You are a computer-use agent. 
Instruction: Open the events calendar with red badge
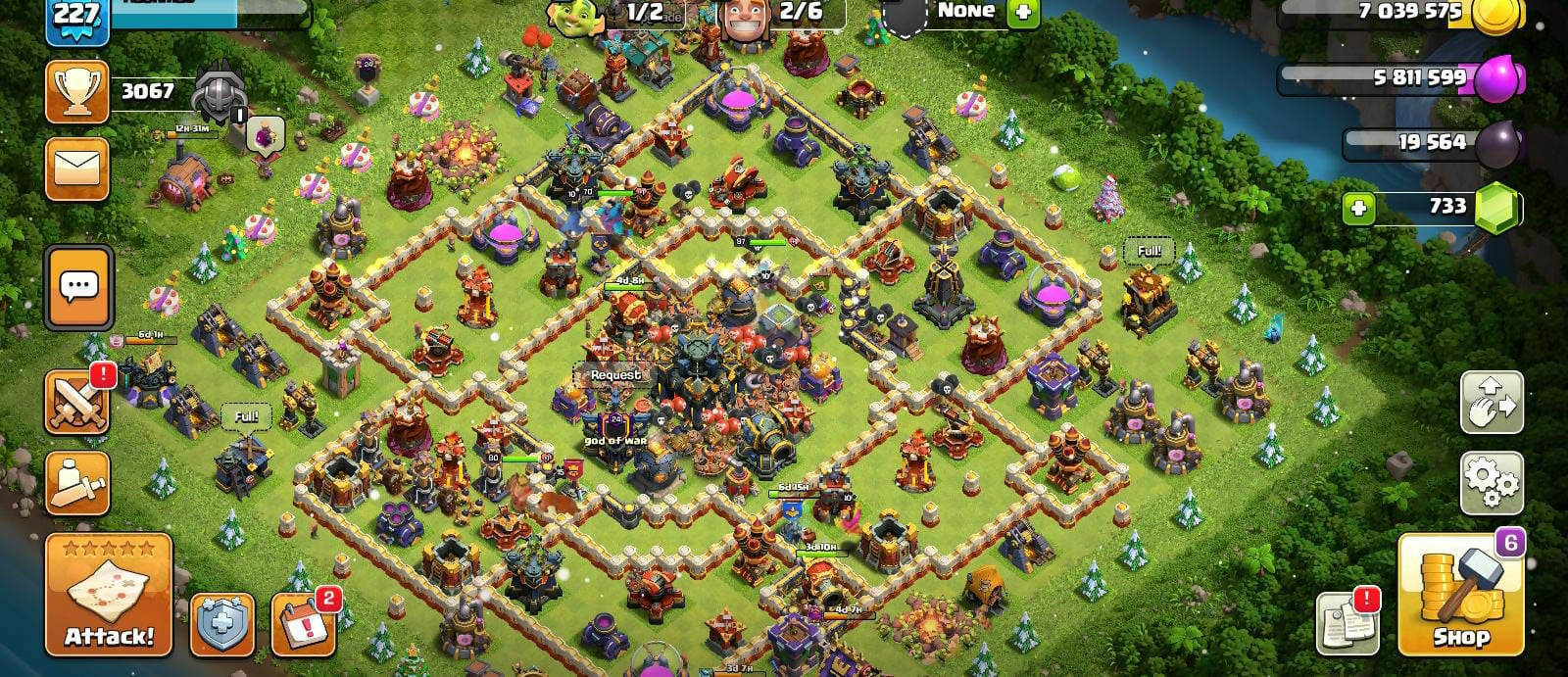tap(303, 624)
